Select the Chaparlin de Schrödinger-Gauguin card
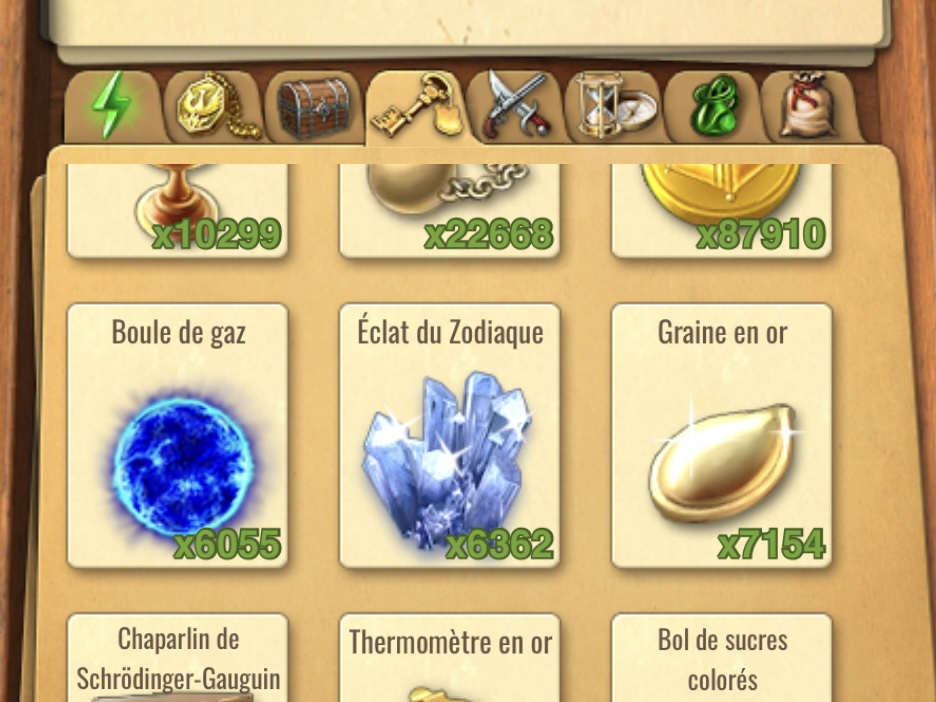The height and width of the screenshot is (702, 936). click(x=178, y=658)
